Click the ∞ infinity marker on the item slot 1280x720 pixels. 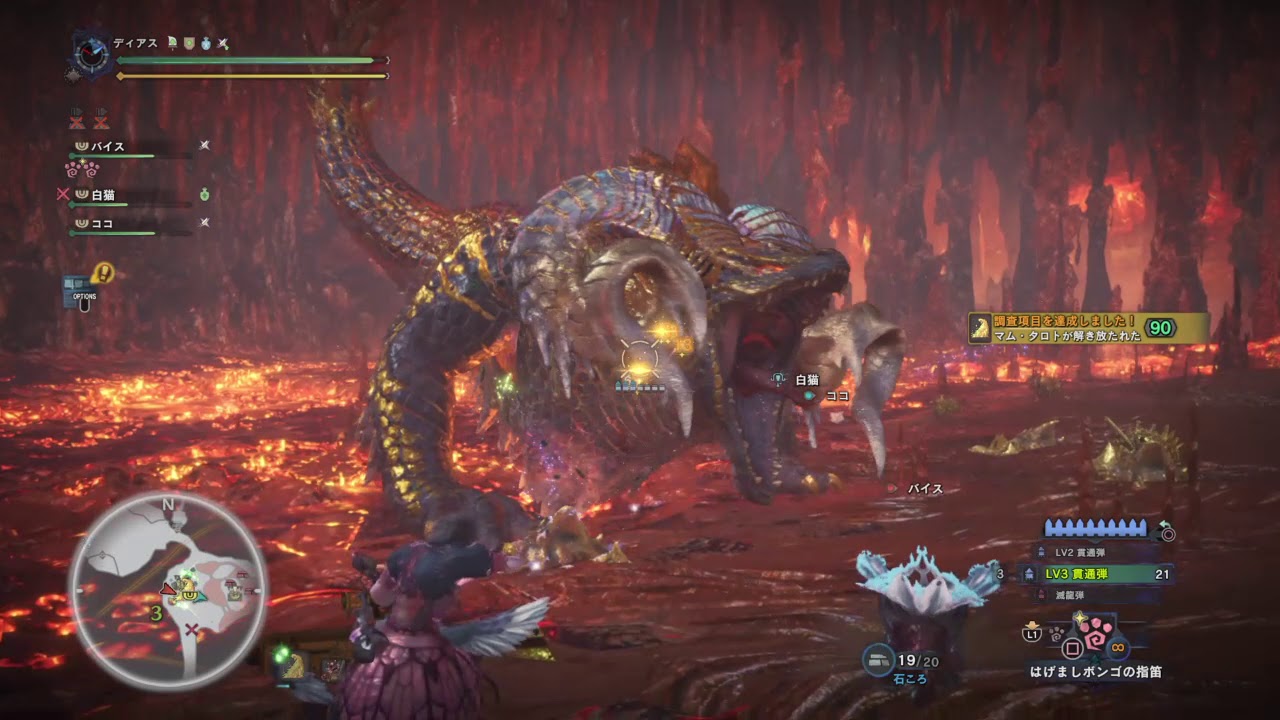pos(1118,648)
